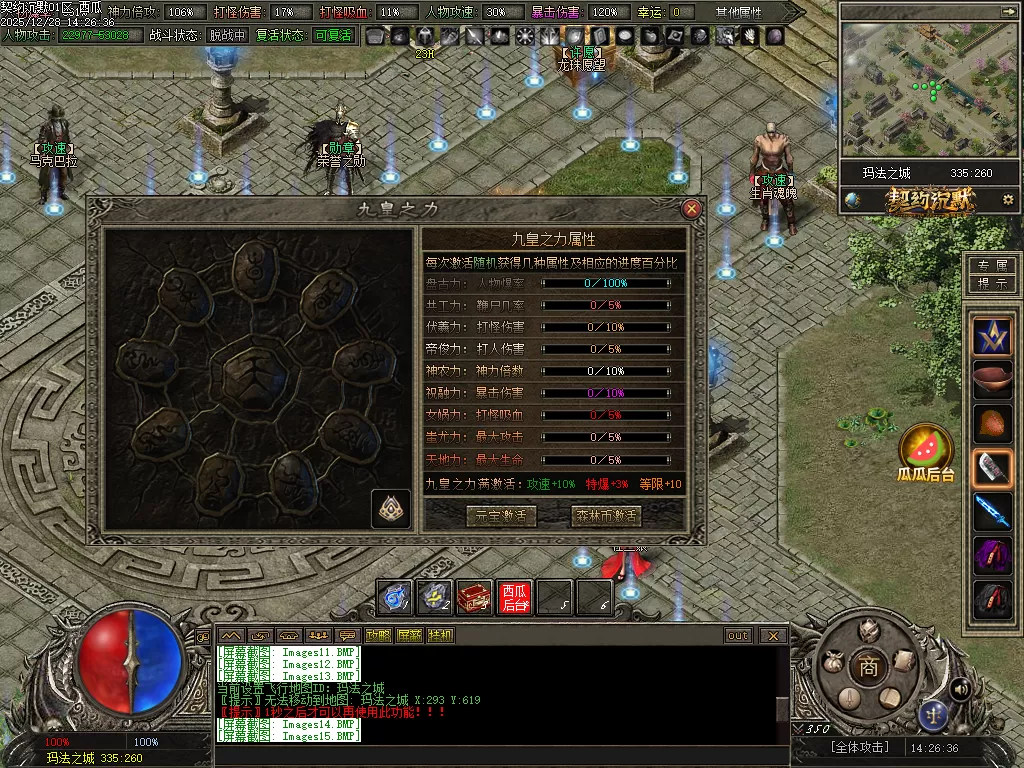
Task: Close the chat panel with X button
Action: coord(773,635)
